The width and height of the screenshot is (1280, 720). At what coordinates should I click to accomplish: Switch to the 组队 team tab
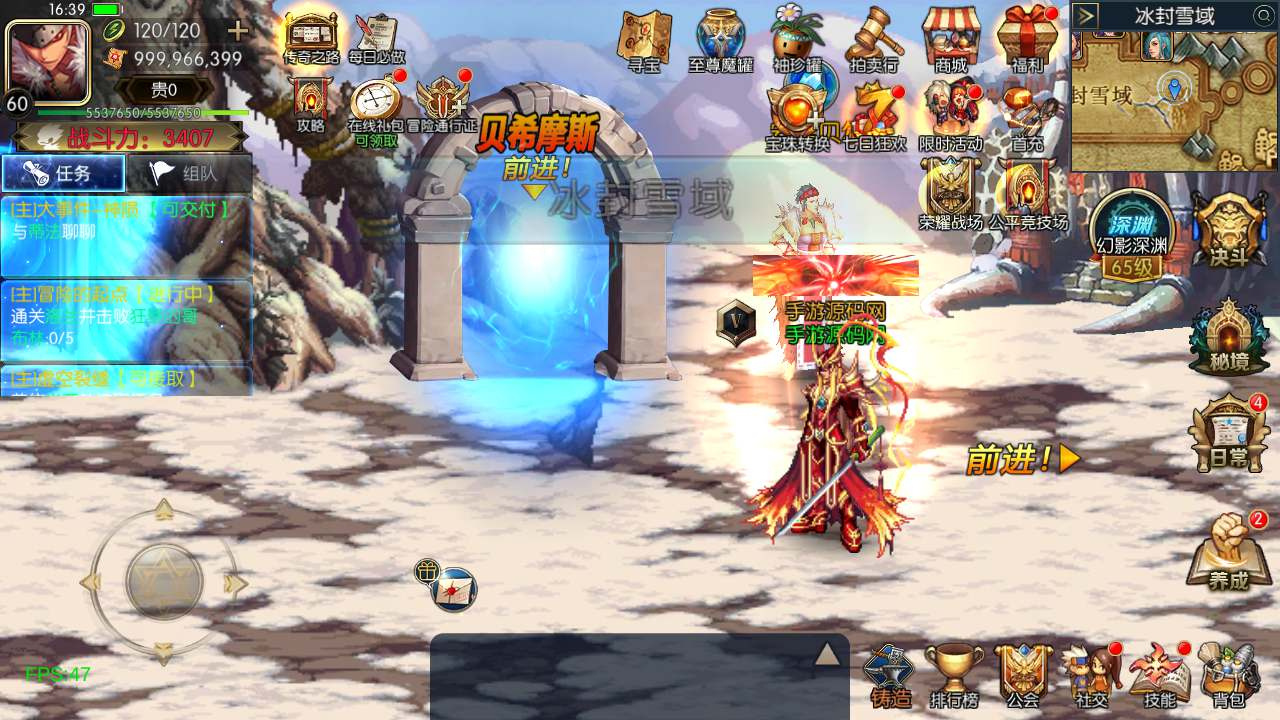click(188, 173)
